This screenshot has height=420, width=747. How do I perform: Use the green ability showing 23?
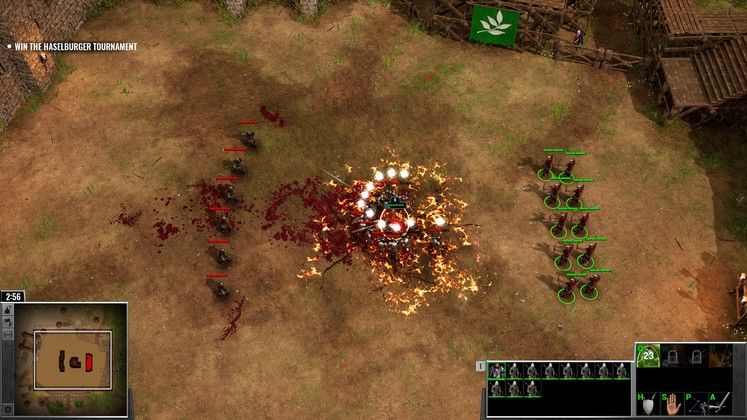click(x=649, y=356)
